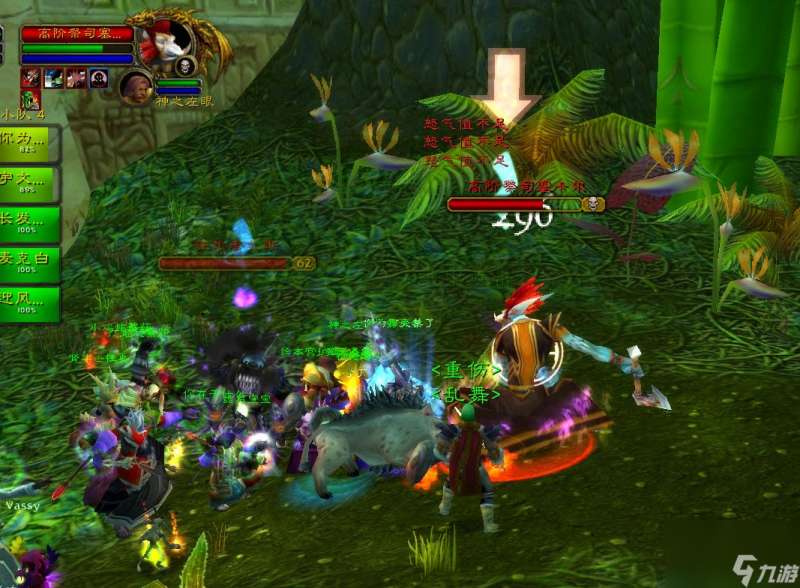Viewport: 800px width, 588px height.
Task: Click the target frame name bar 高阶祭司塞...
Action: click(78, 34)
